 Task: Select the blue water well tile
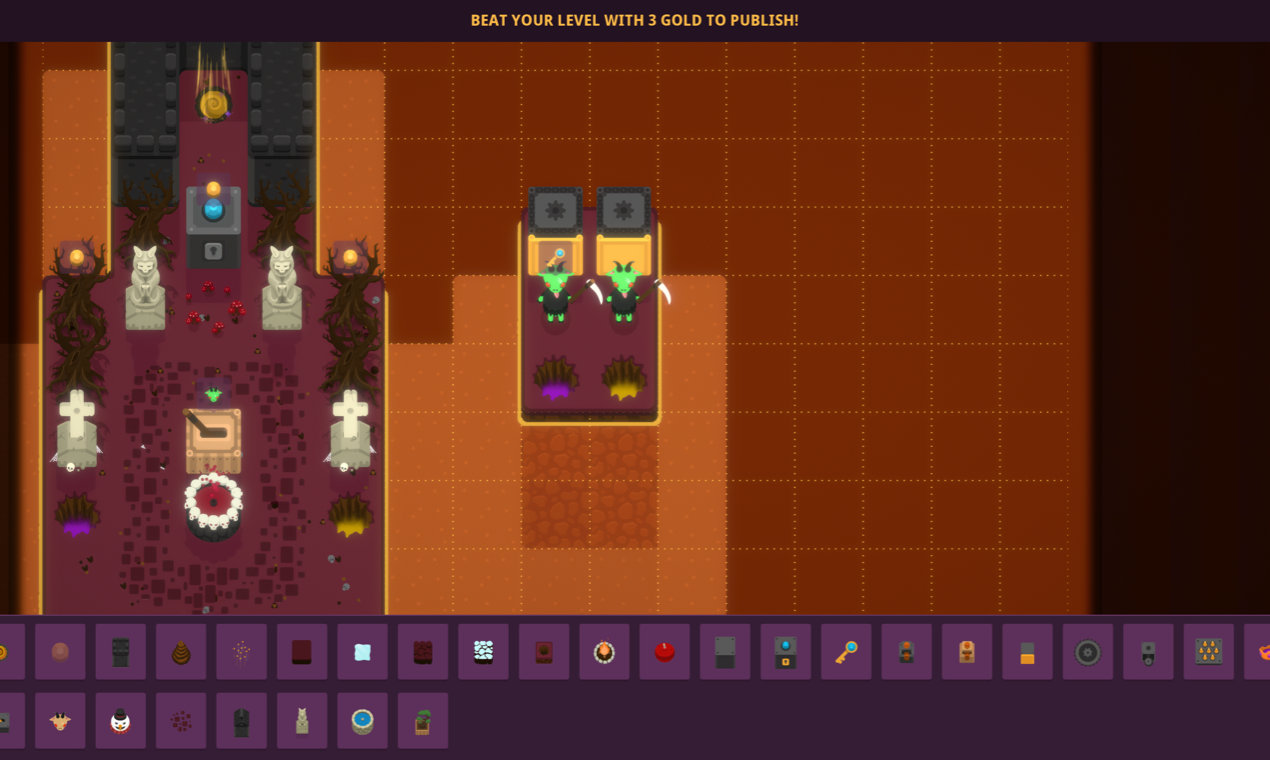click(362, 720)
